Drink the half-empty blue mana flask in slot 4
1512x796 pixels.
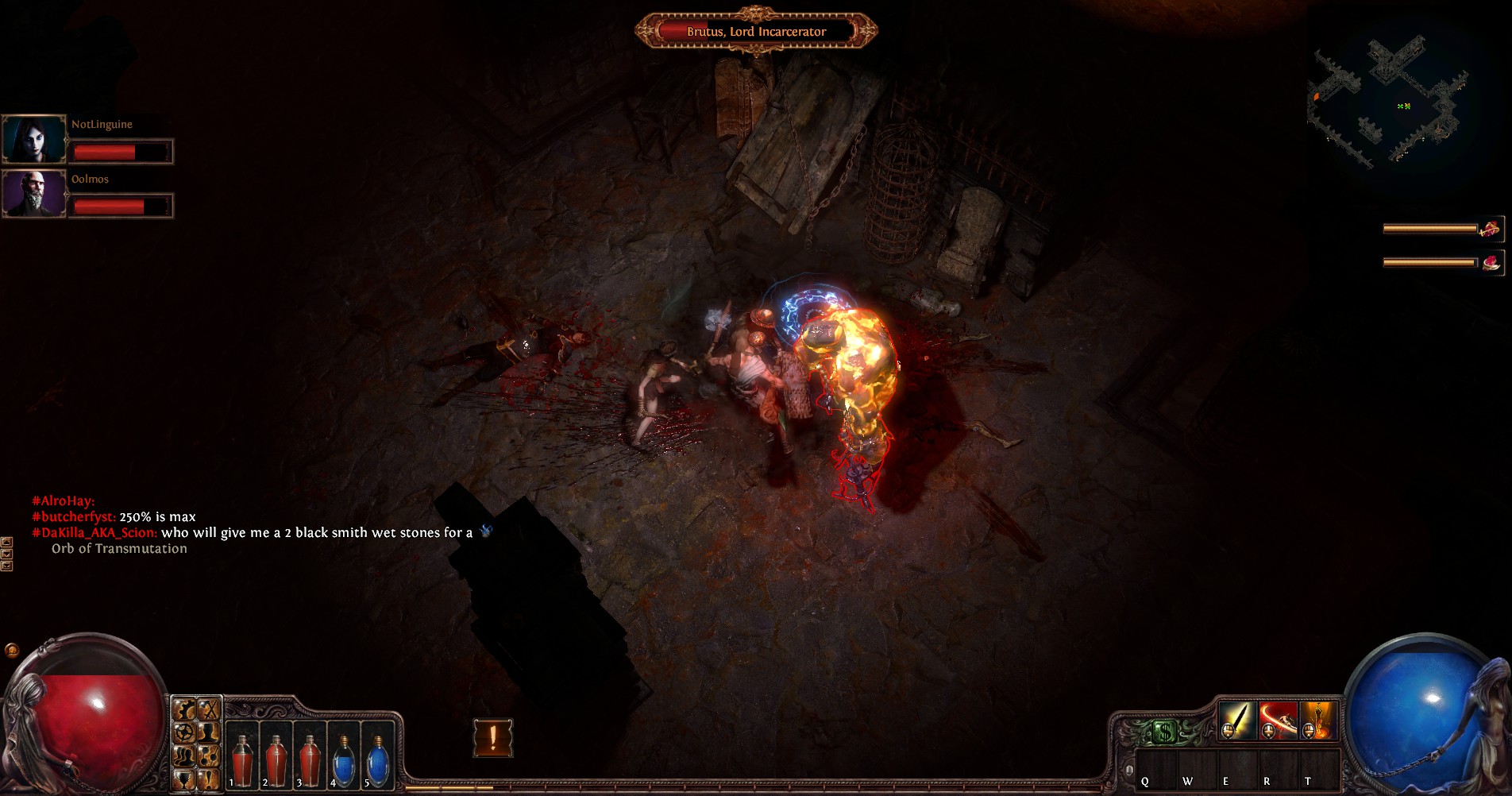point(343,759)
